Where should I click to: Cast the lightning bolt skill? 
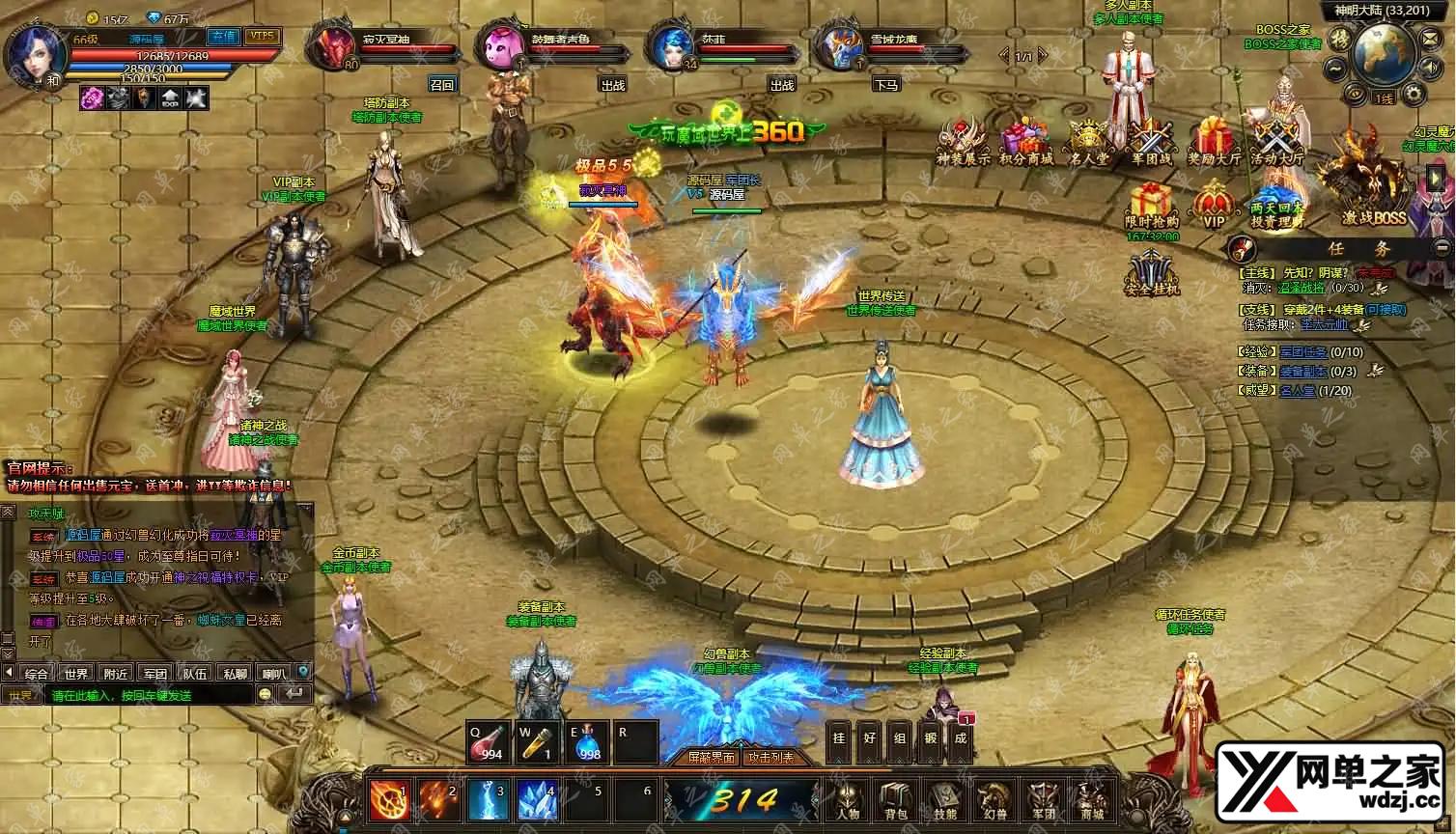coord(488,800)
